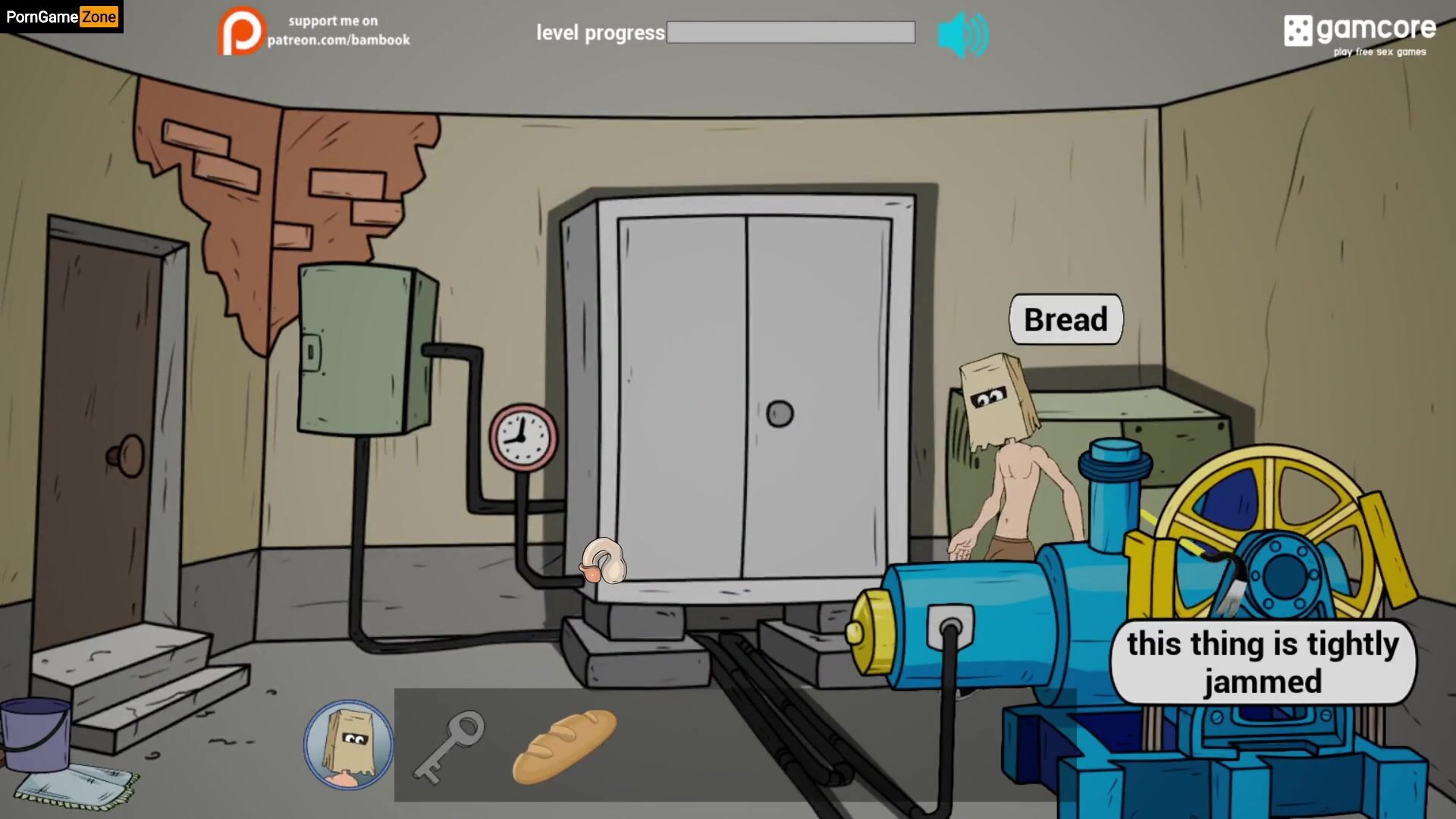
Task: Open the Patreon support link
Action: (314, 31)
